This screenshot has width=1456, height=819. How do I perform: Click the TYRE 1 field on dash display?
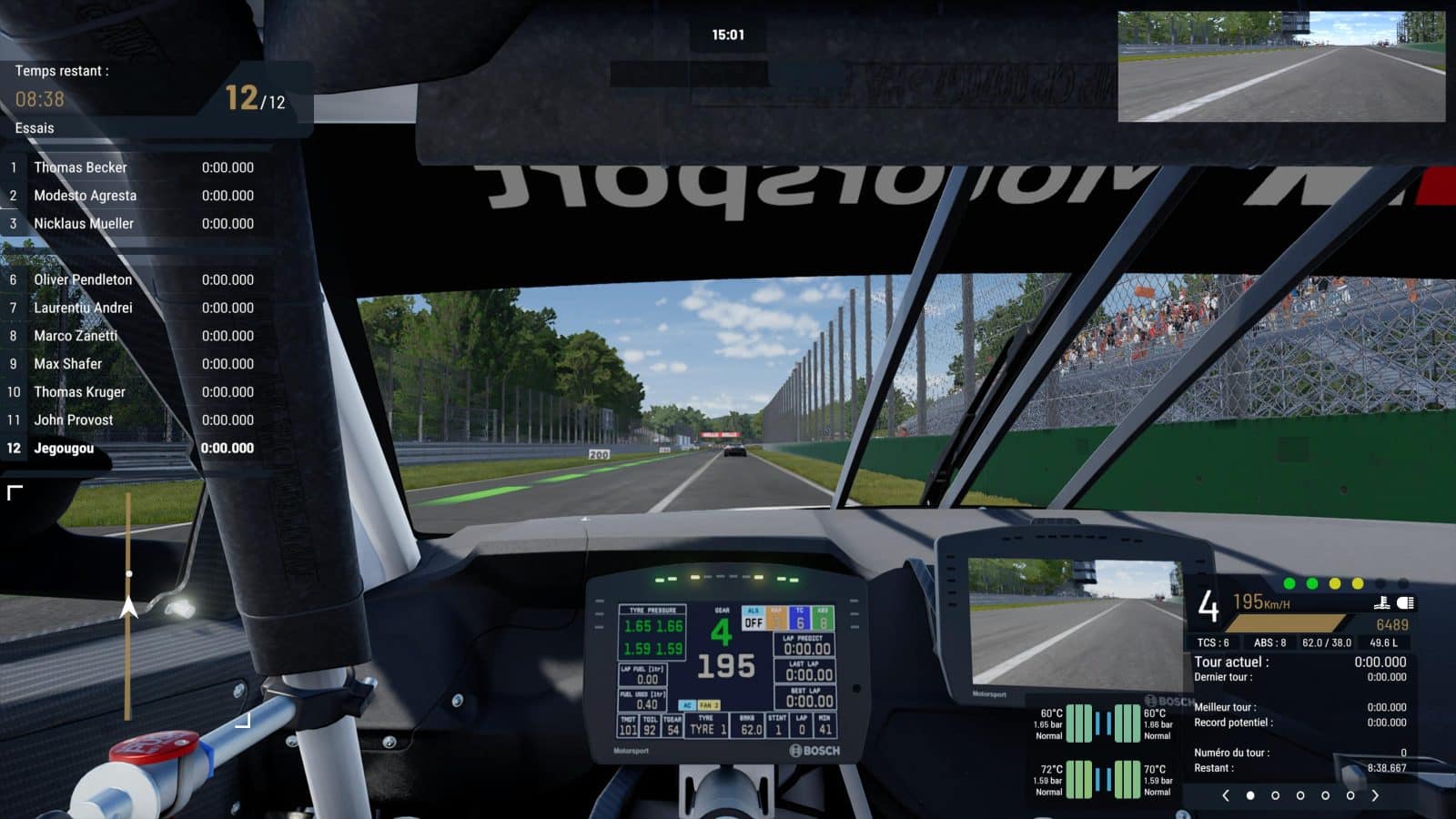(709, 728)
